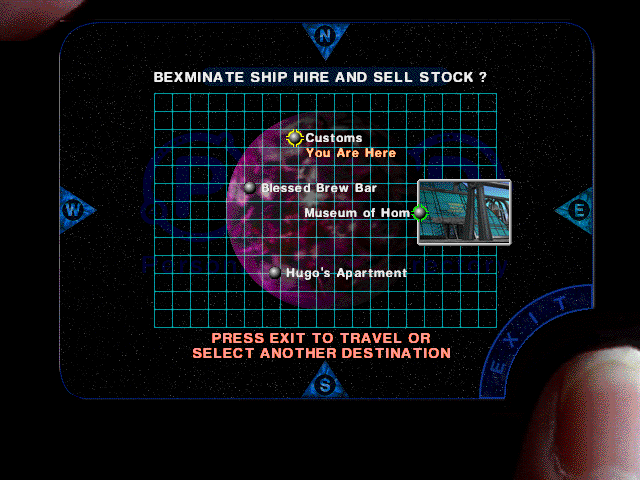Select the Customs map marker
Screen dimensions: 640x480
[x=295, y=138]
